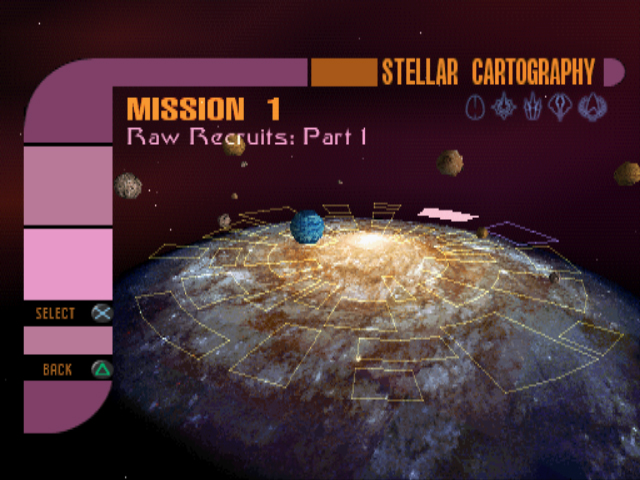
Task: Select the highlighted pink sector on the galaxy map
Action: pyautogui.click(x=447, y=214)
